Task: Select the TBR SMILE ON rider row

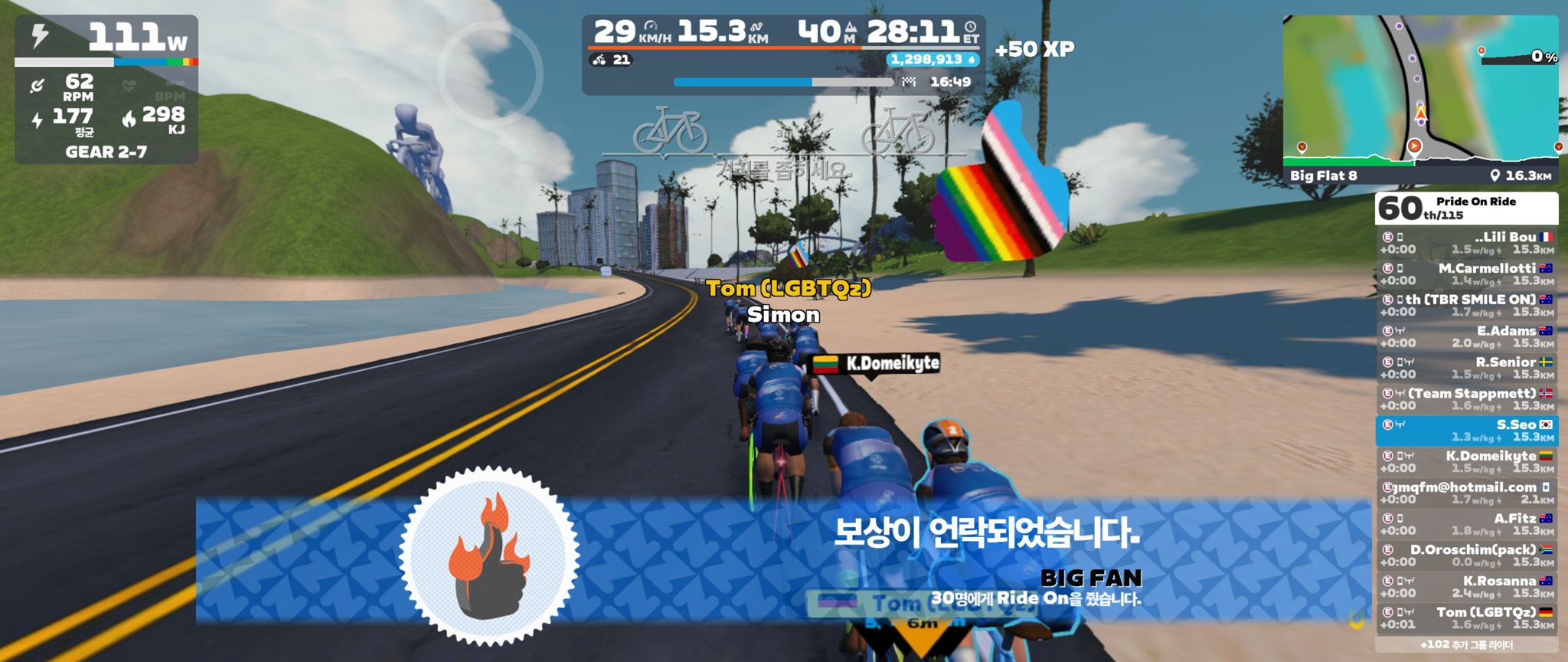Action: (x=1466, y=306)
